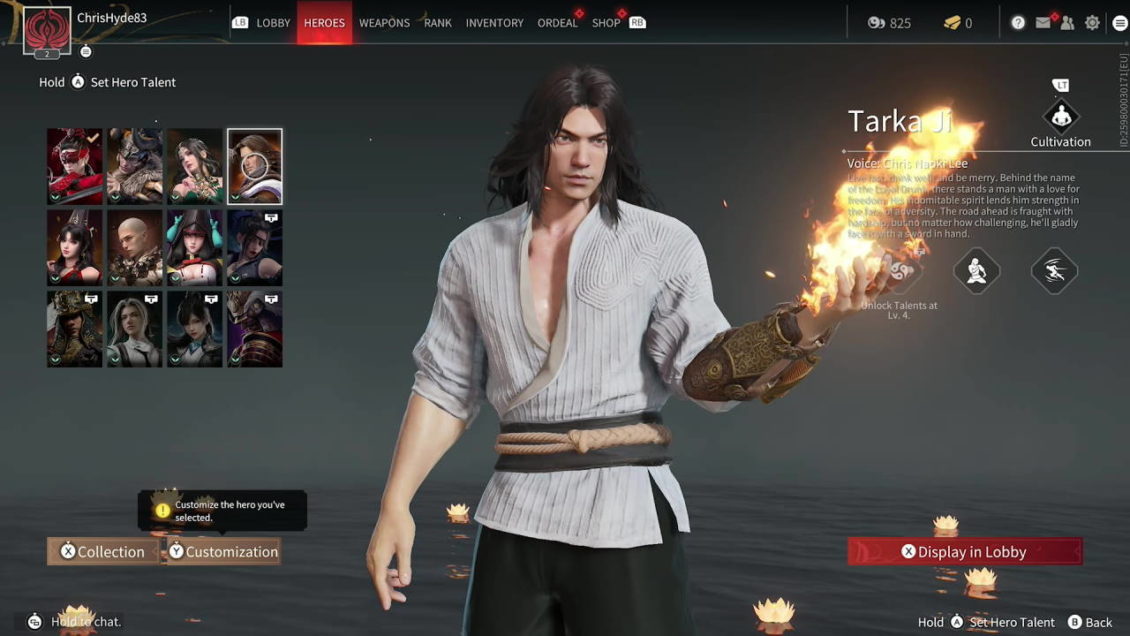Choose the white-haired hero portrait

click(135, 329)
